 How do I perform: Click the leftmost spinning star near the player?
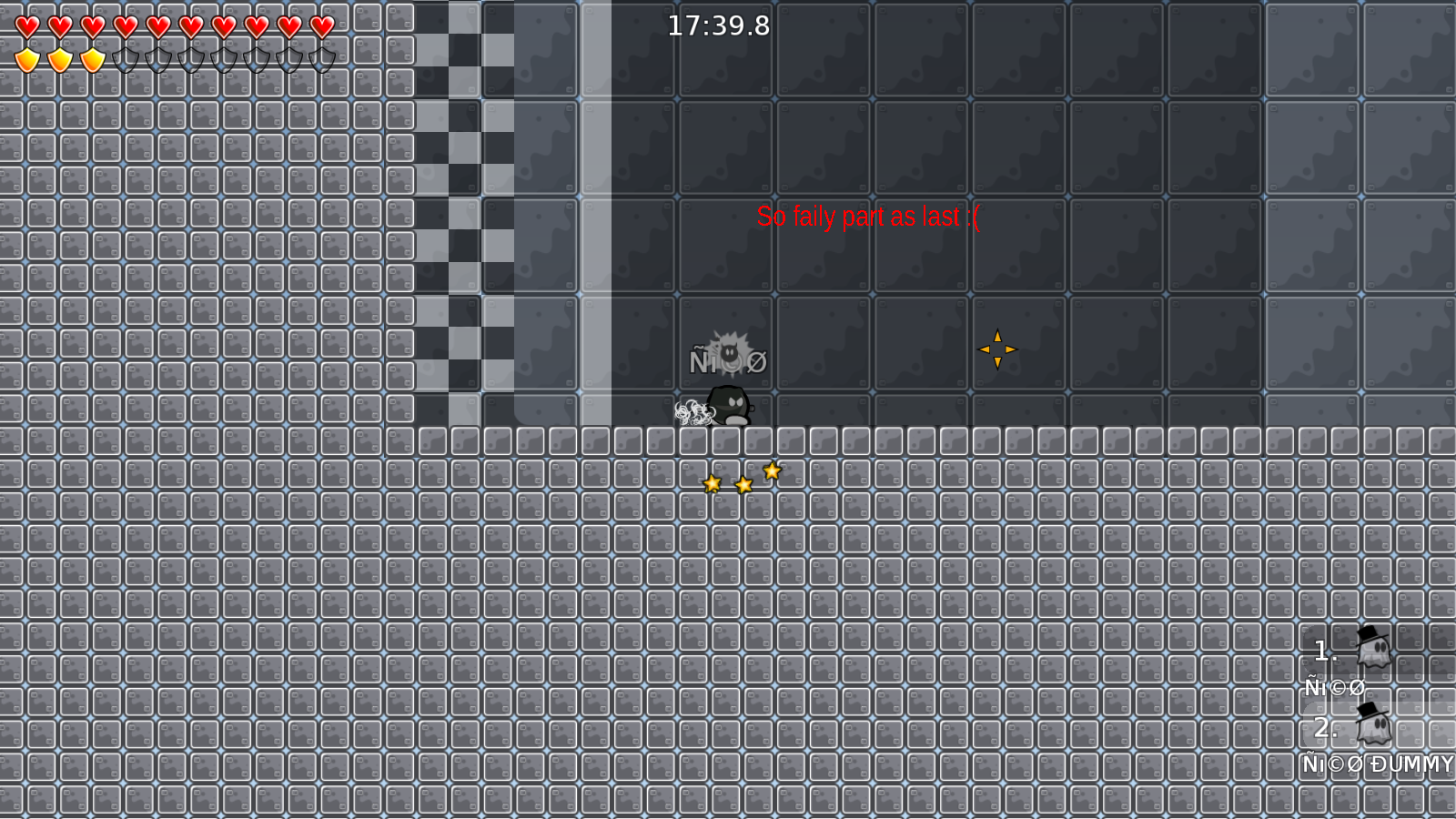tap(713, 482)
